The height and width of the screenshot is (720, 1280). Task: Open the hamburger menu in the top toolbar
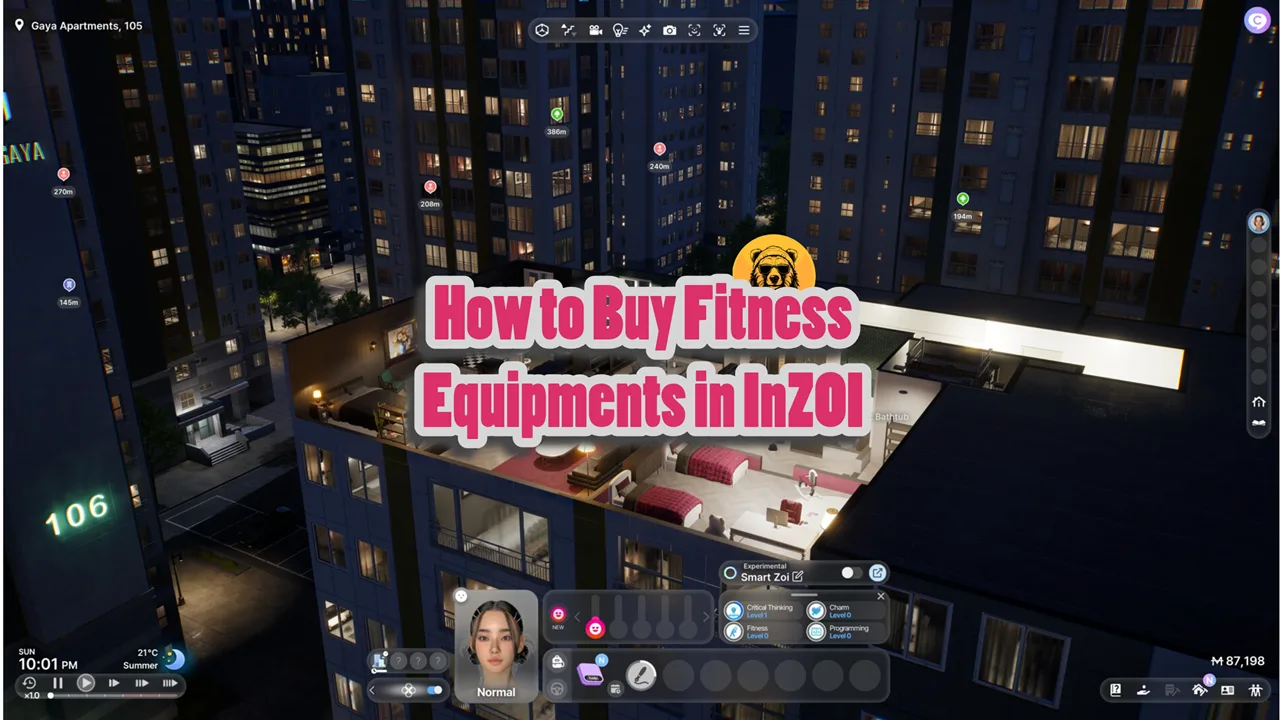click(x=744, y=30)
